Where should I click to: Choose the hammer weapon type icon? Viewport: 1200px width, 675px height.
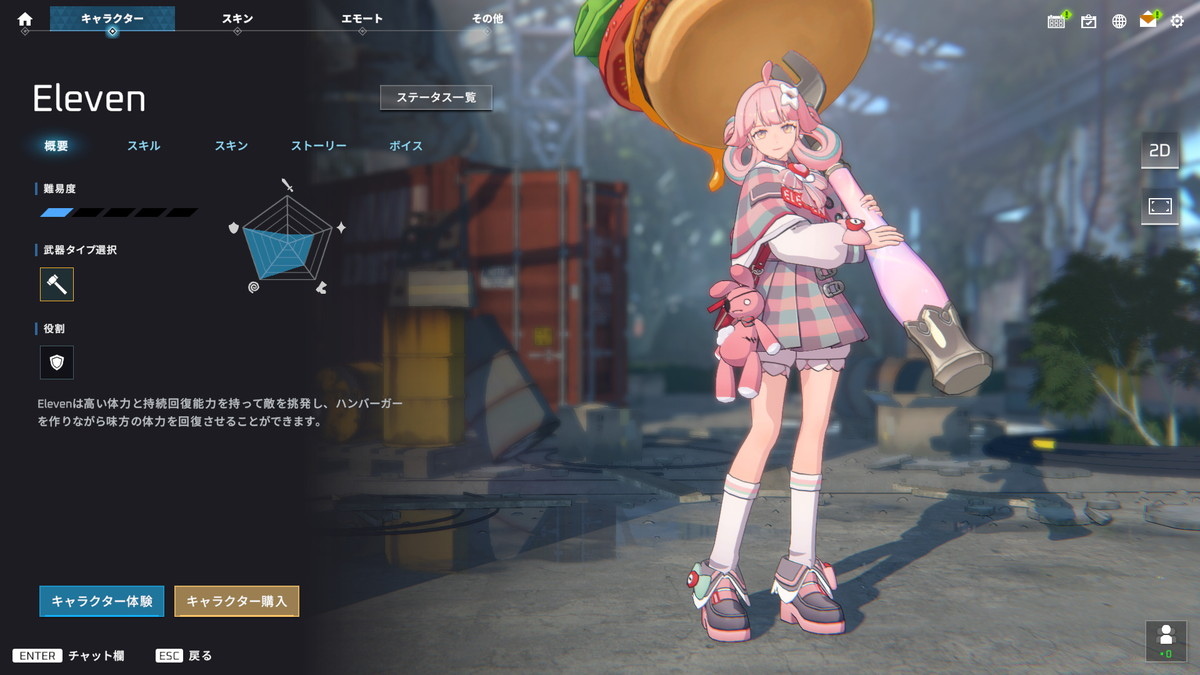57,285
